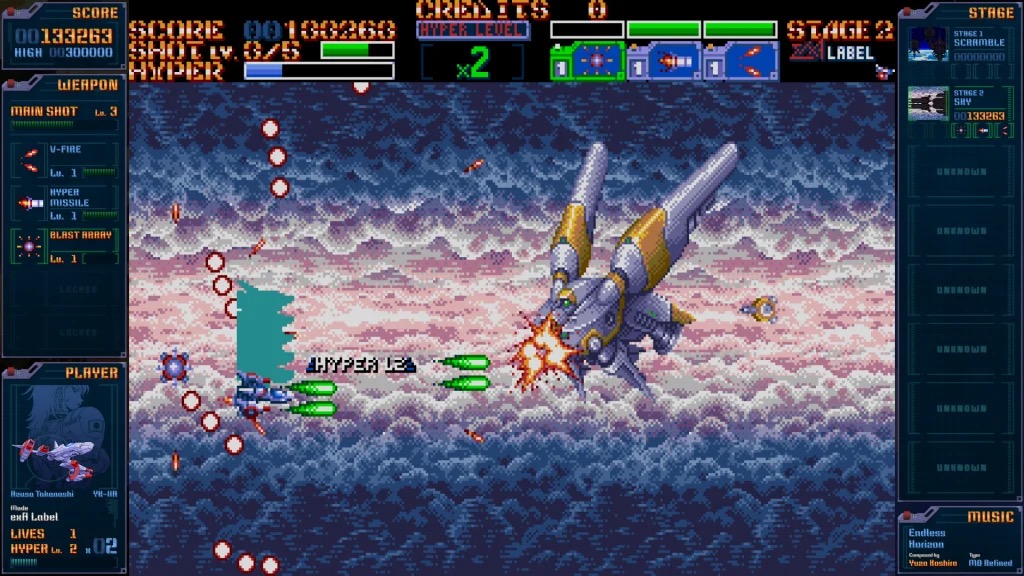This screenshot has height=576, width=1024.
Task: Choose Blast Array in the Weapon side panel
Action: pyautogui.click(x=65, y=246)
